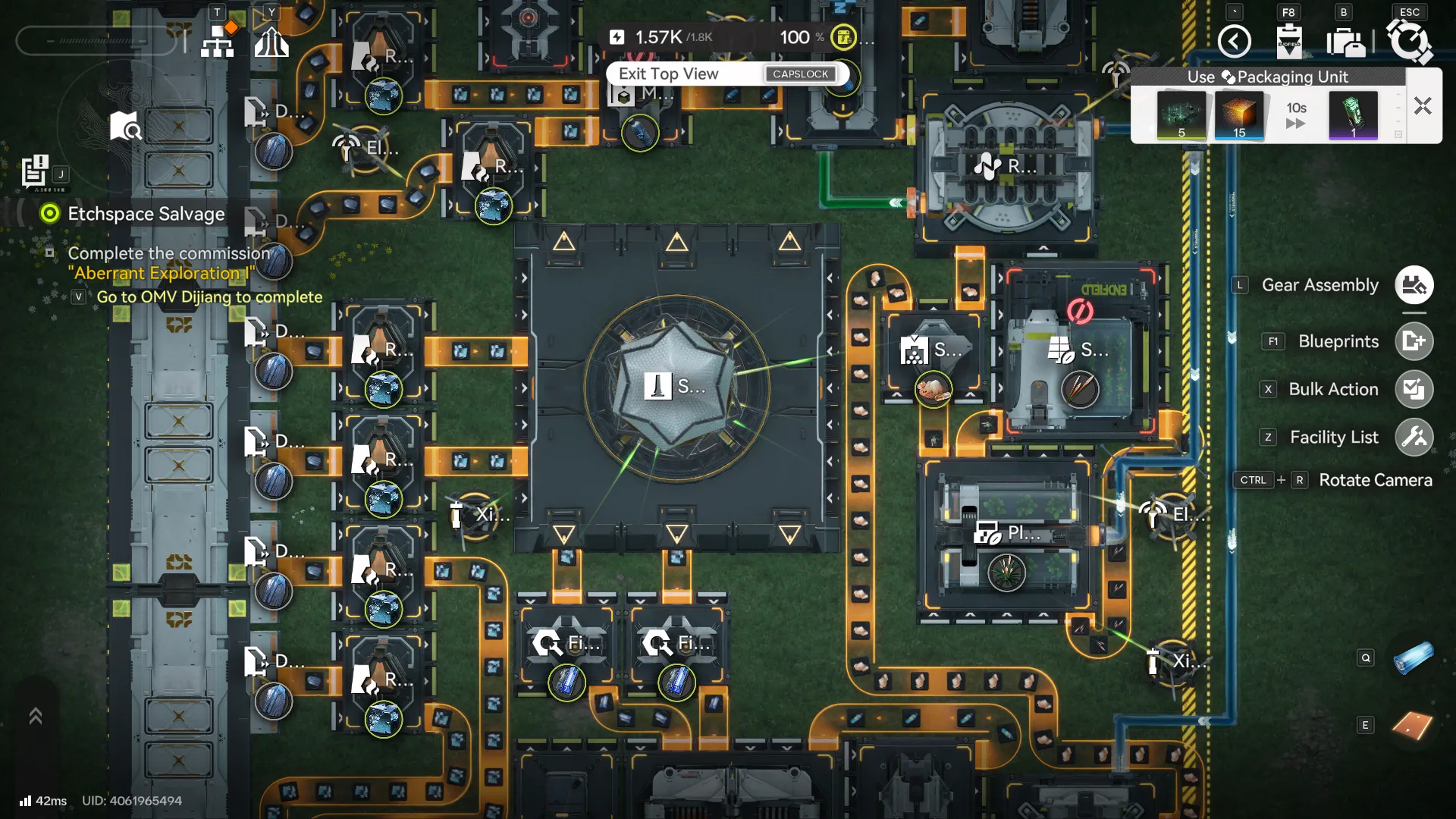The height and width of the screenshot is (819, 1456).
Task: Open the Gear Assembly panel
Action: pos(1414,284)
